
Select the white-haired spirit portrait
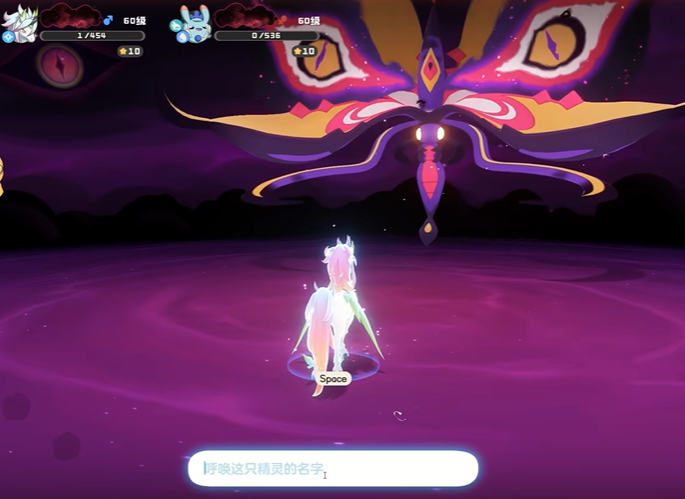click(x=20, y=22)
